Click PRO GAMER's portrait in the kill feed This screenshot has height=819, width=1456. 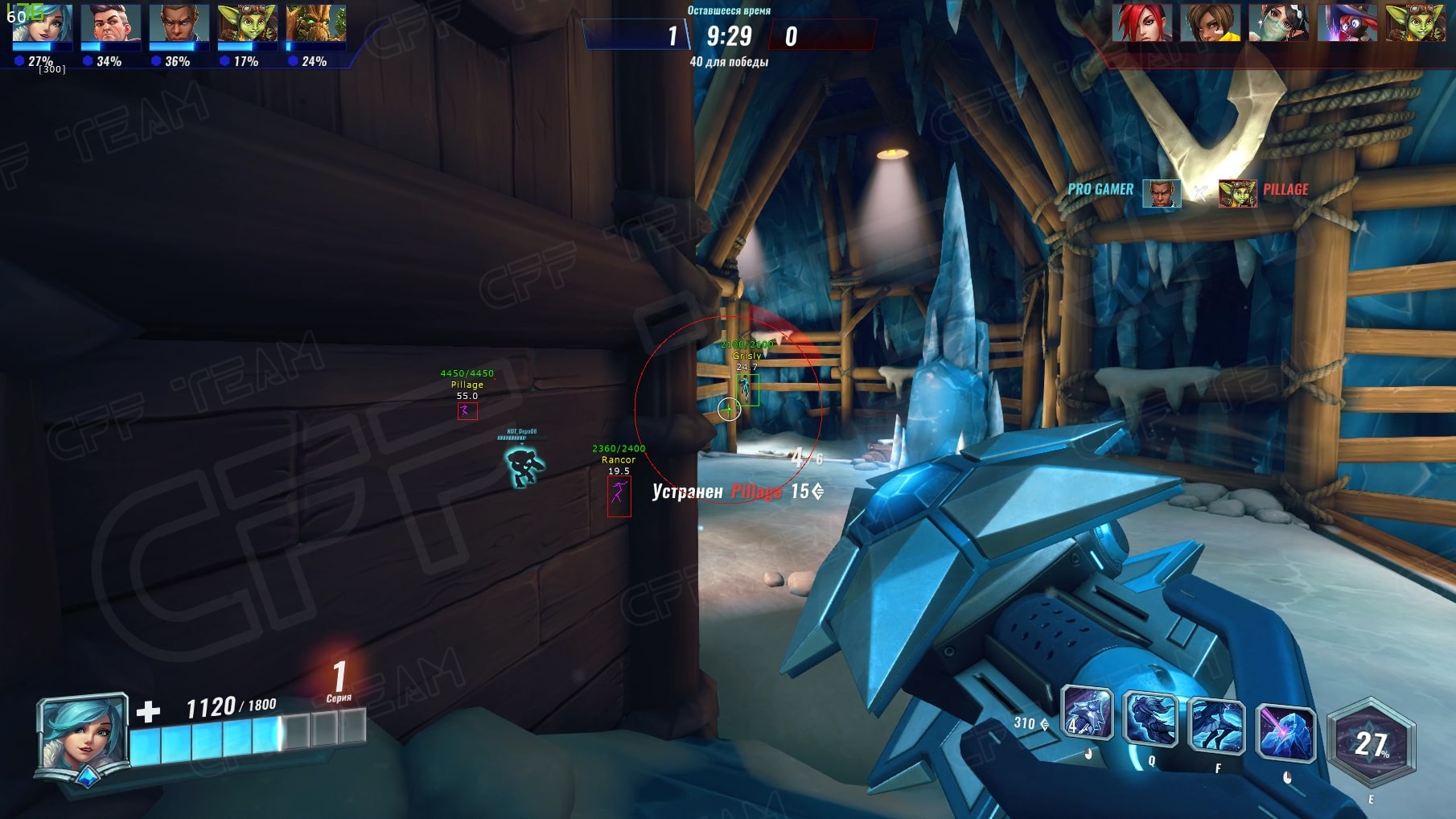(x=1161, y=193)
